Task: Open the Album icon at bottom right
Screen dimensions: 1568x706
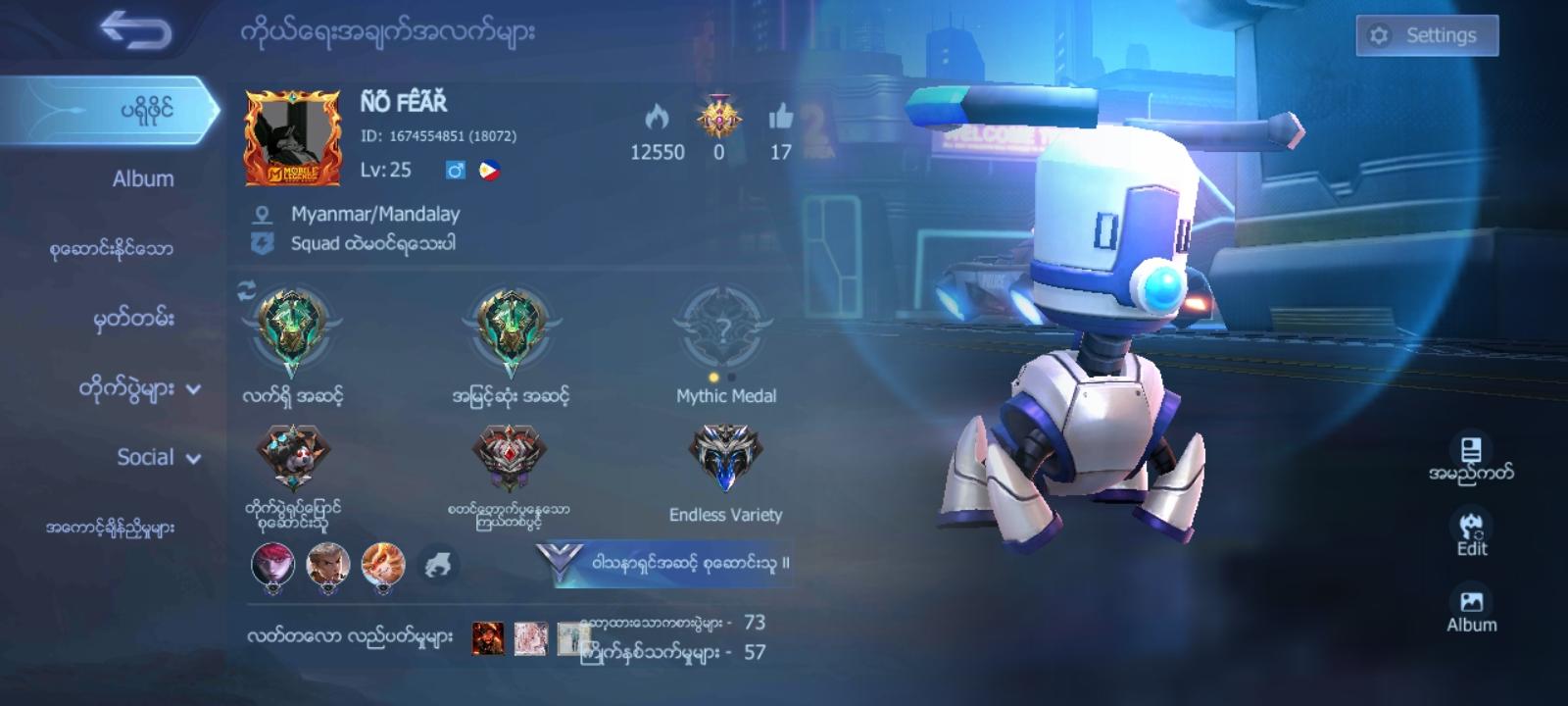Action: click(1473, 598)
